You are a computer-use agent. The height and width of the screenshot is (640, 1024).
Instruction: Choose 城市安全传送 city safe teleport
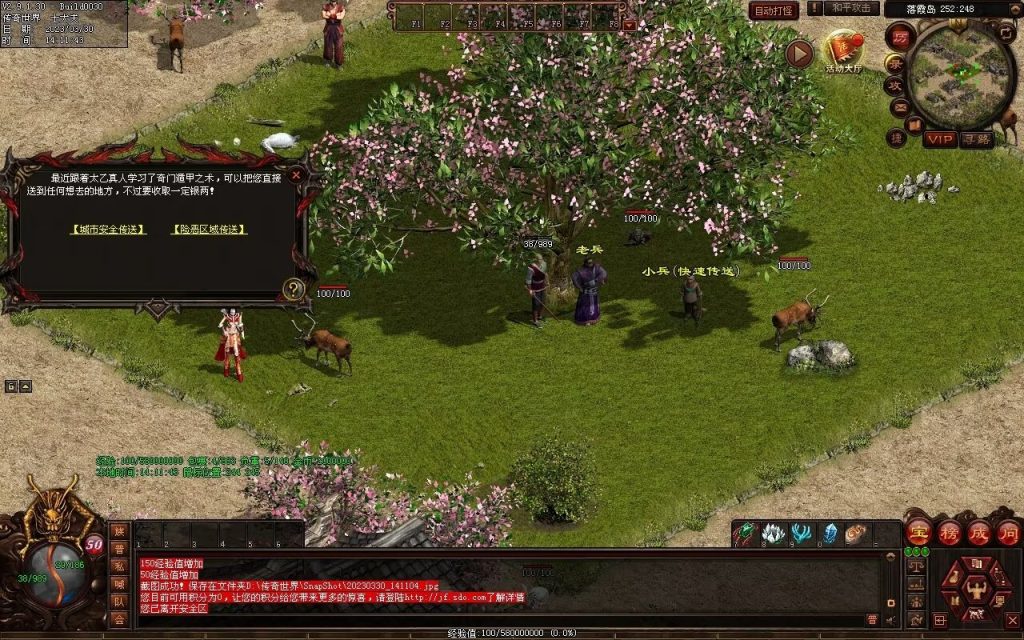click(108, 229)
